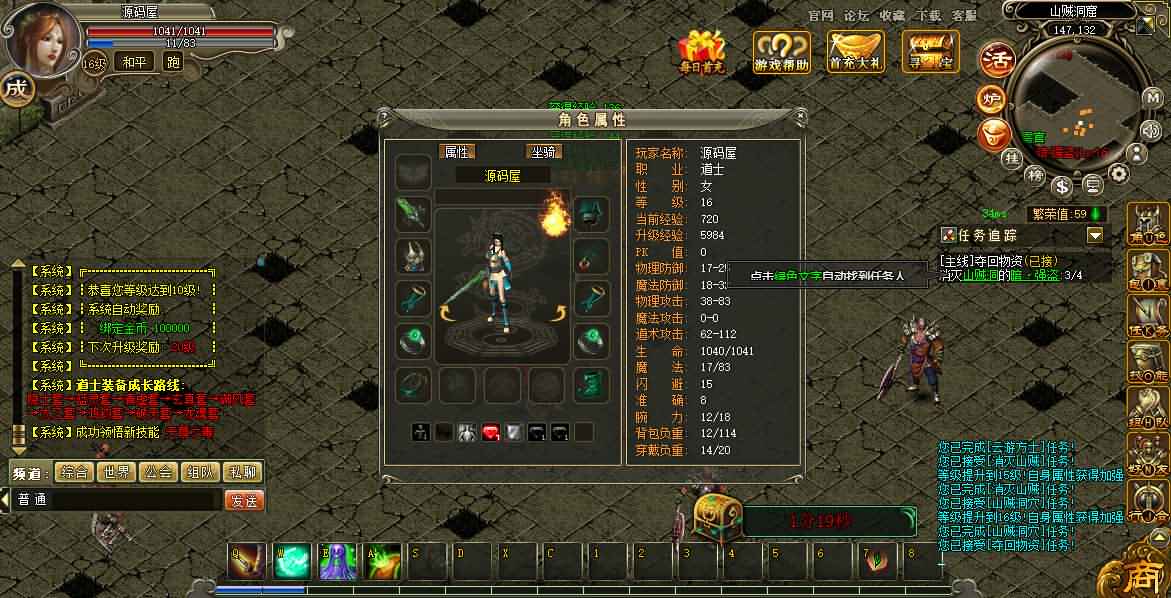Click the 官网 official site link
The height and width of the screenshot is (598, 1171).
tap(820, 16)
